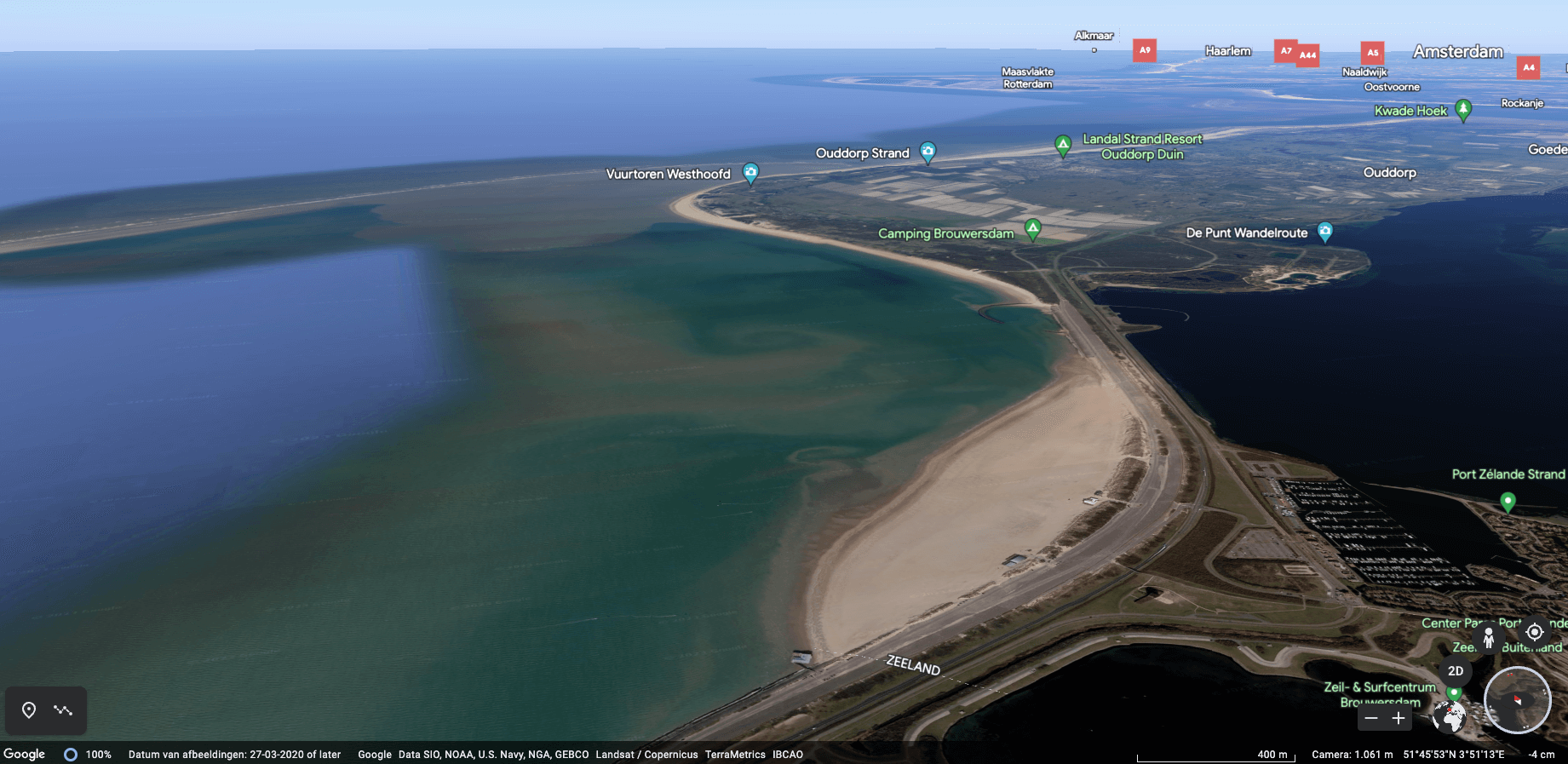Select the Camping Brouwersdam green pin
This screenshot has height=764, width=1568.
coord(1033,228)
